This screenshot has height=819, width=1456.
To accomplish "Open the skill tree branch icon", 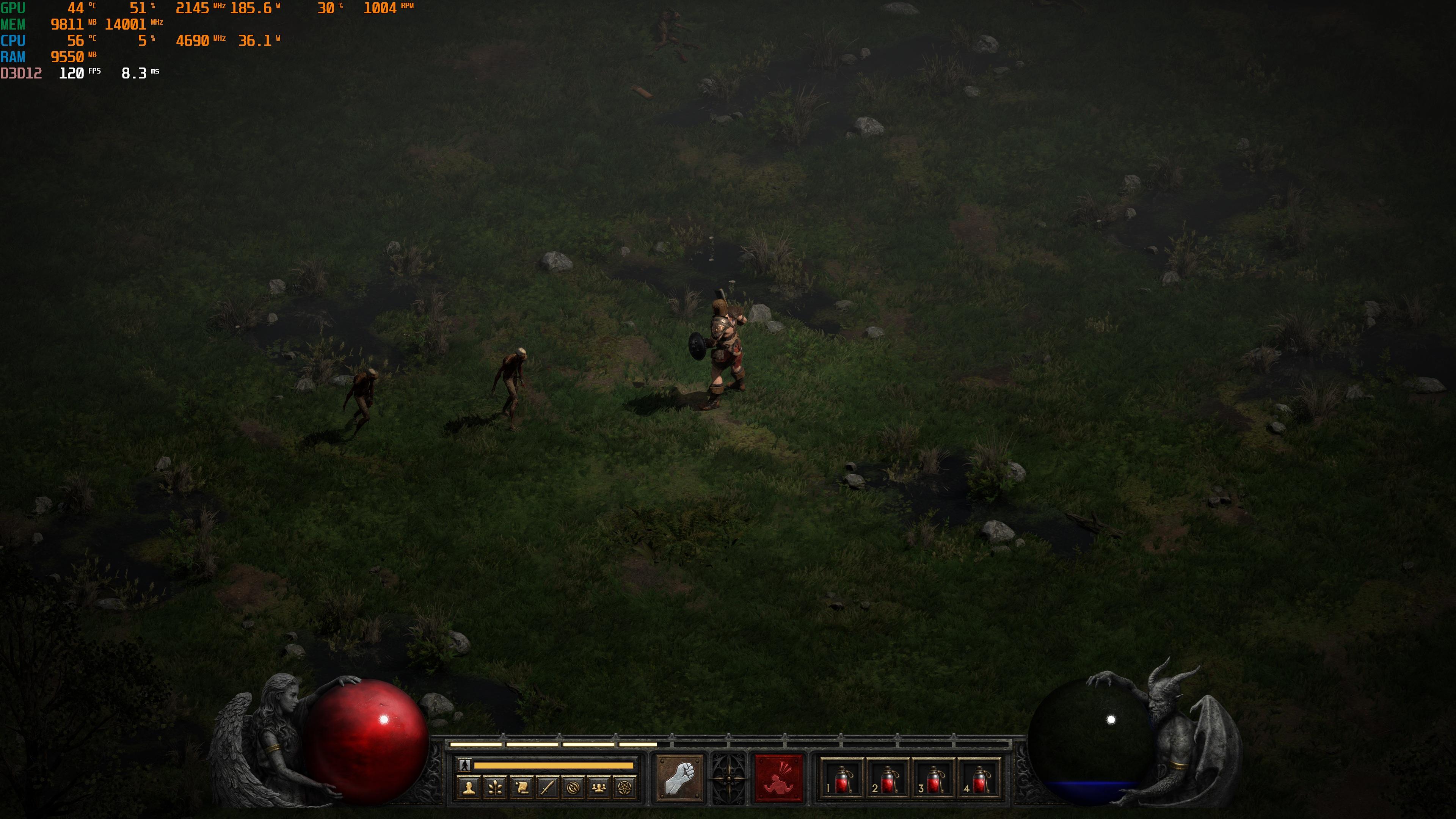I will pos(495,788).
